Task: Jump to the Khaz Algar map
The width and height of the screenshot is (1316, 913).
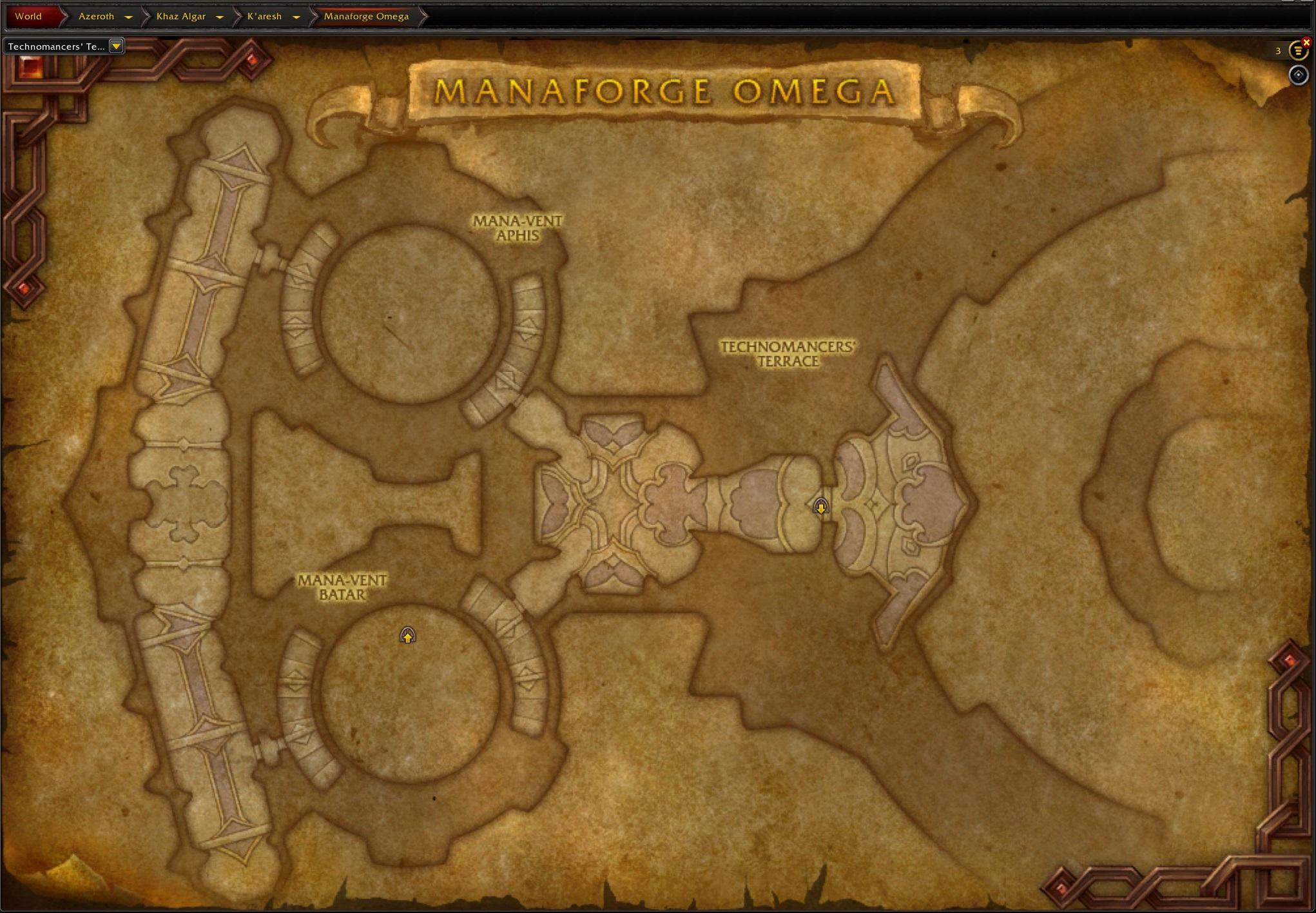Action: coord(180,16)
